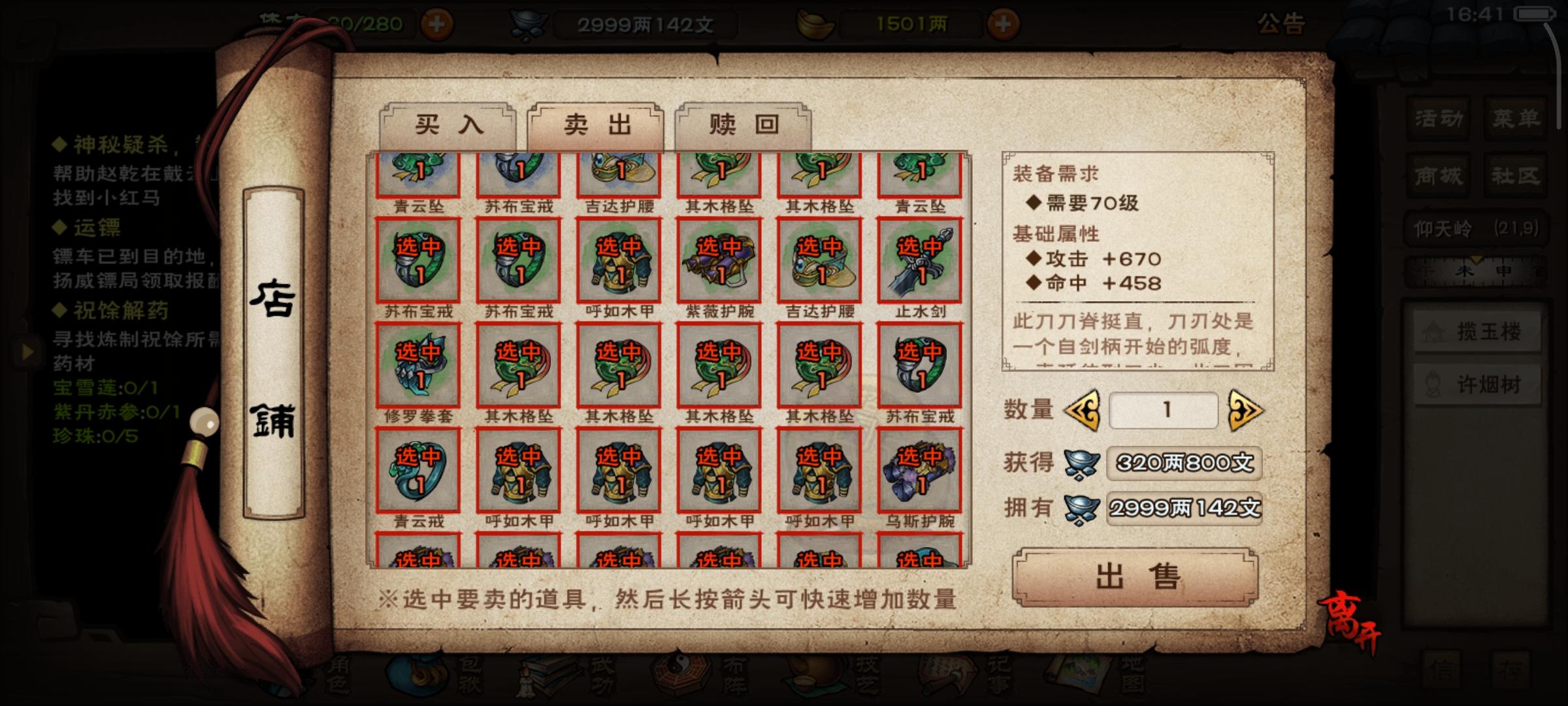The image size is (1568, 706).
Task: Select the 揽玉楼 location entry
Action: point(1478,332)
